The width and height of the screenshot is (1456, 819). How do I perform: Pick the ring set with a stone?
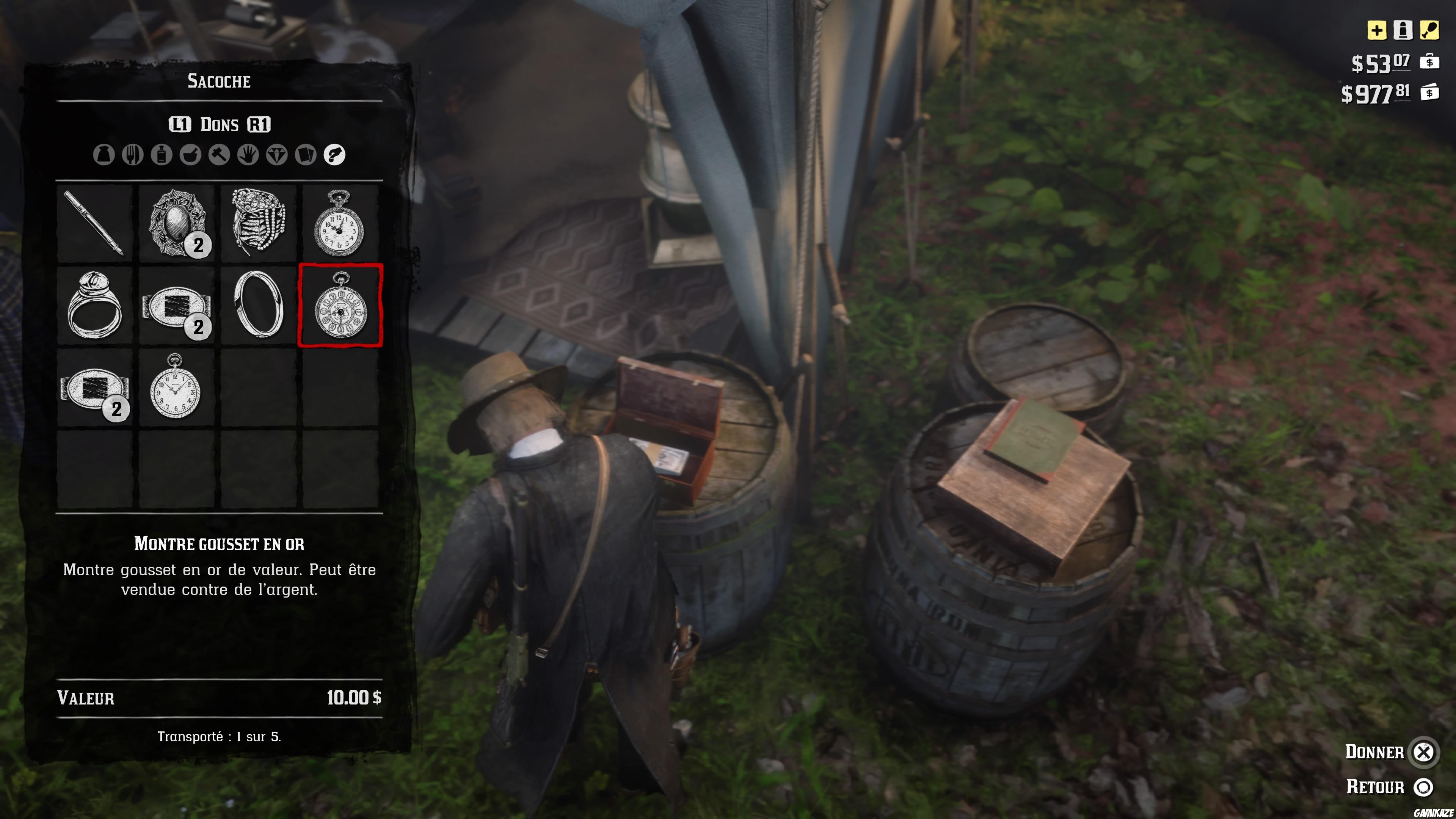tap(94, 305)
